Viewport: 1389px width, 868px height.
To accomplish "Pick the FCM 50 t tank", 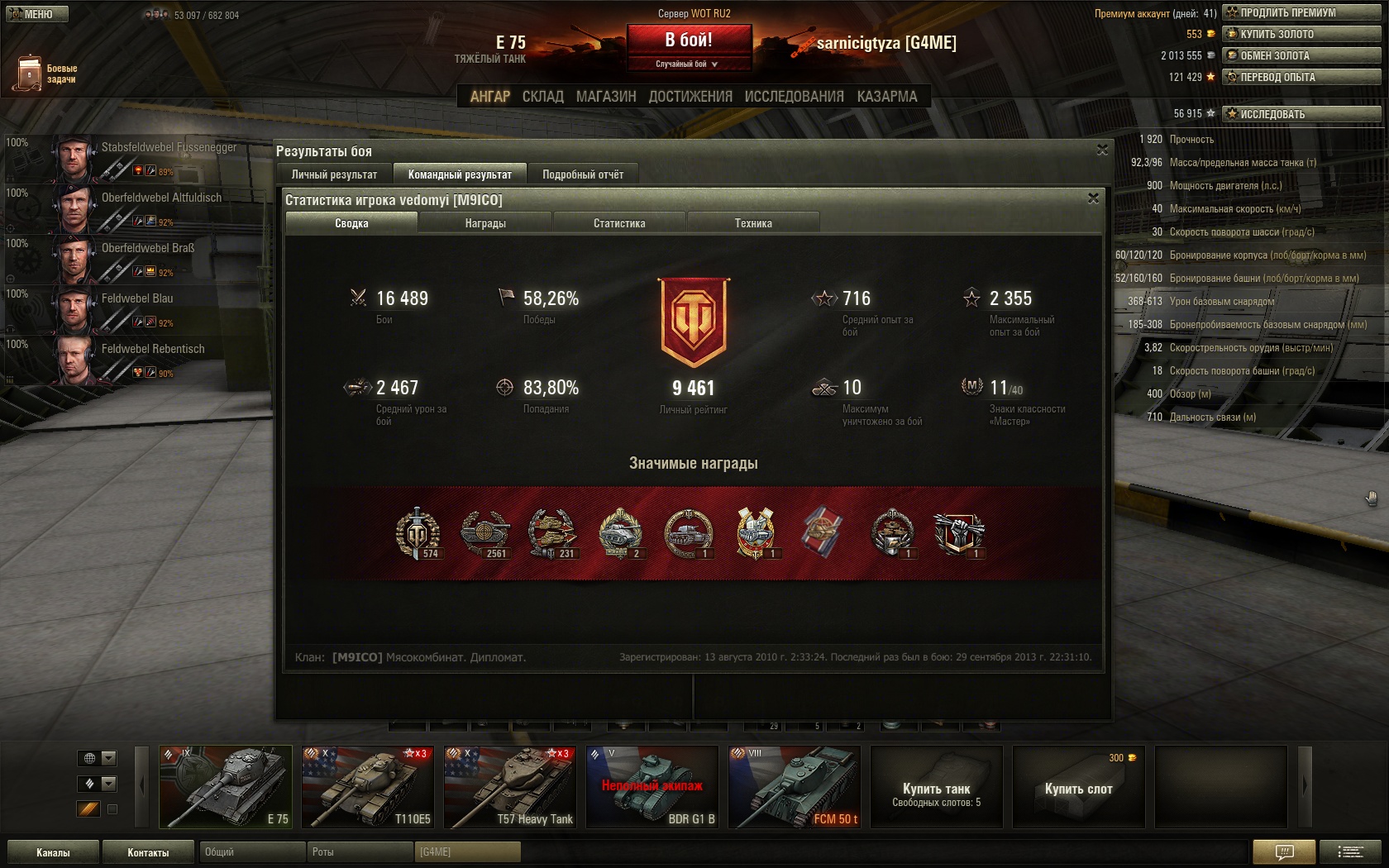I will click(x=794, y=787).
